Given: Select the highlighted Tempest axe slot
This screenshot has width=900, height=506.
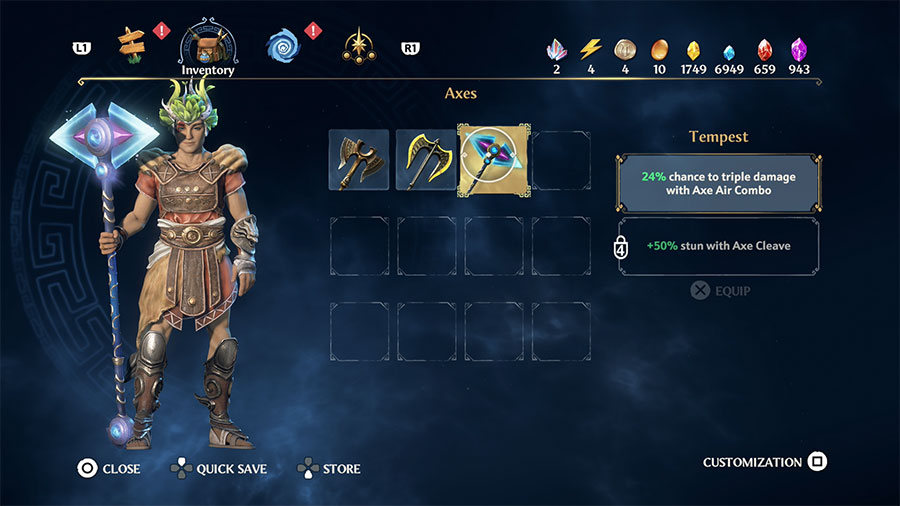Looking at the screenshot, I should [x=494, y=159].
